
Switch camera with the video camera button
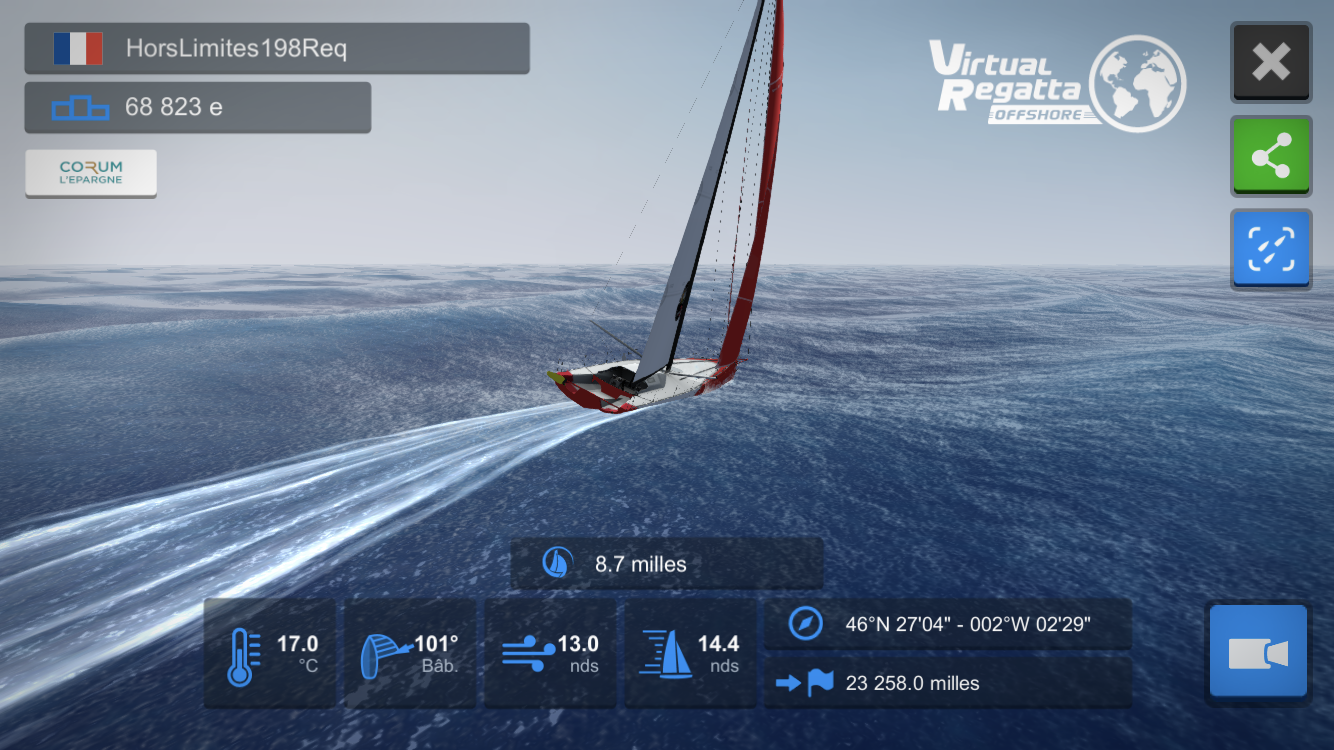[x=1258, y=652]
